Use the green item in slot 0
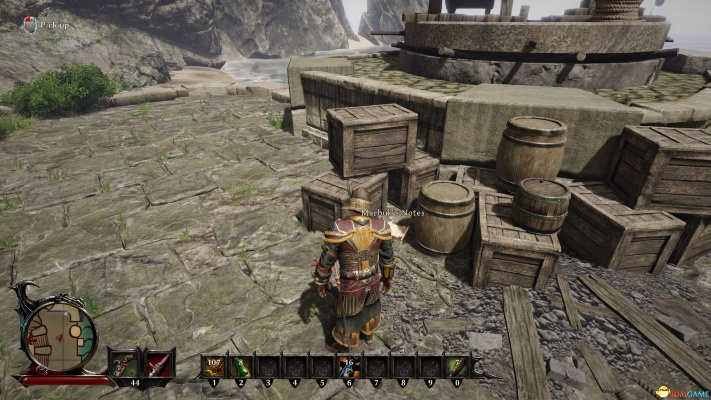 pyautogui.click(x=456, y=366)
